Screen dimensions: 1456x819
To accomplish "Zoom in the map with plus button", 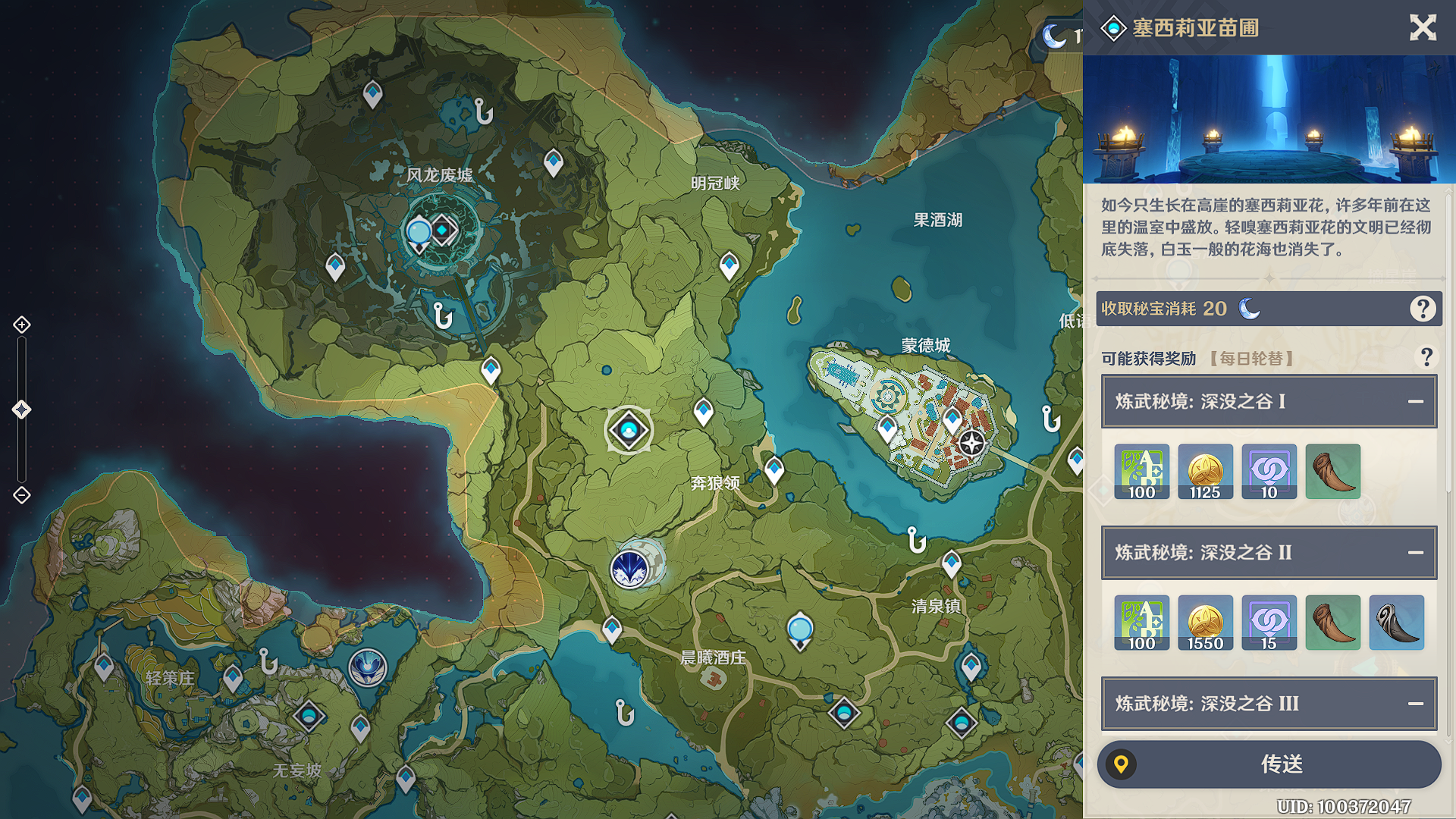I will pyautogui.click(x=22, y=325).
